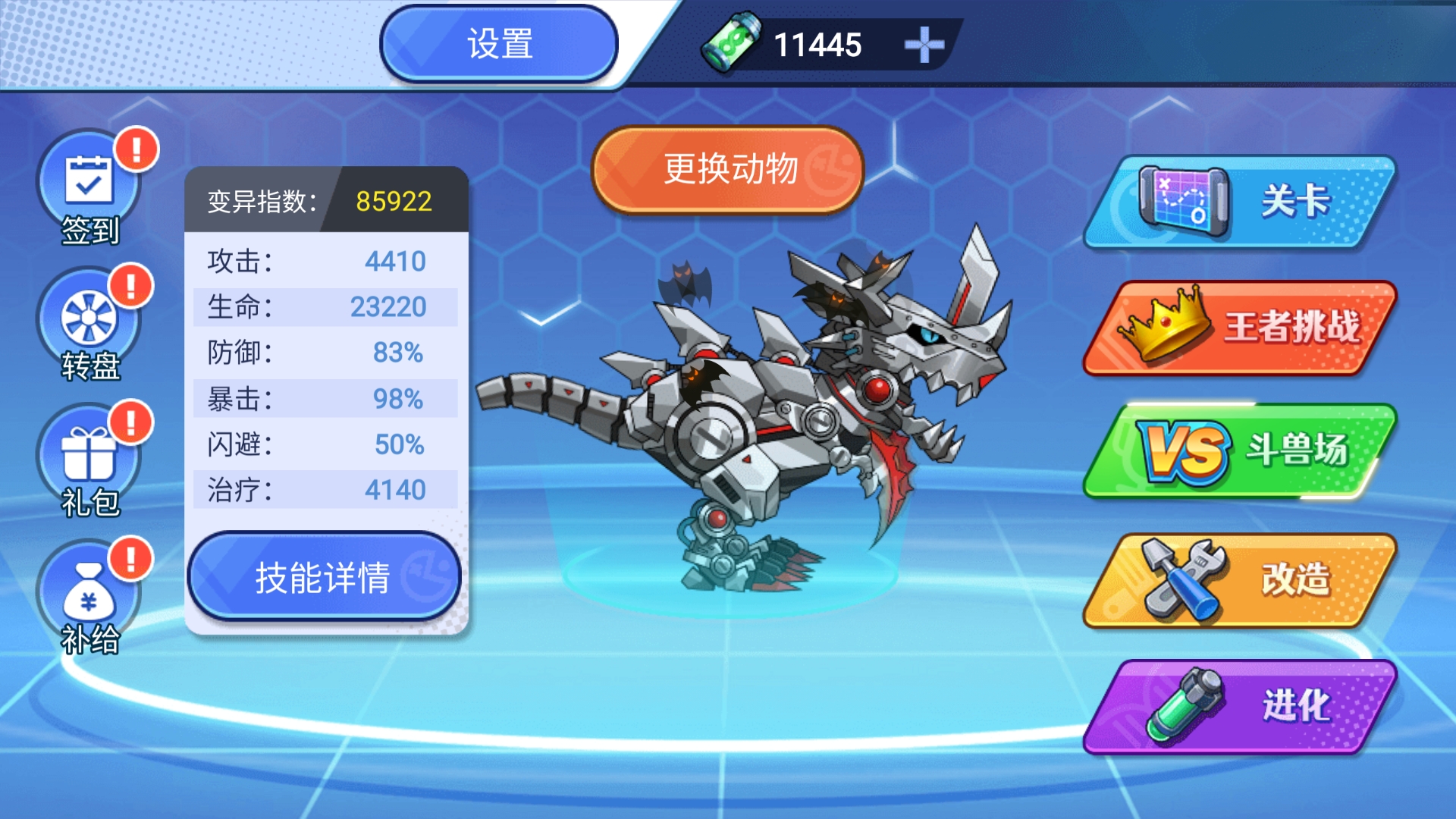Start the 王者挑战 king challenge

(x=1240, y=328)
